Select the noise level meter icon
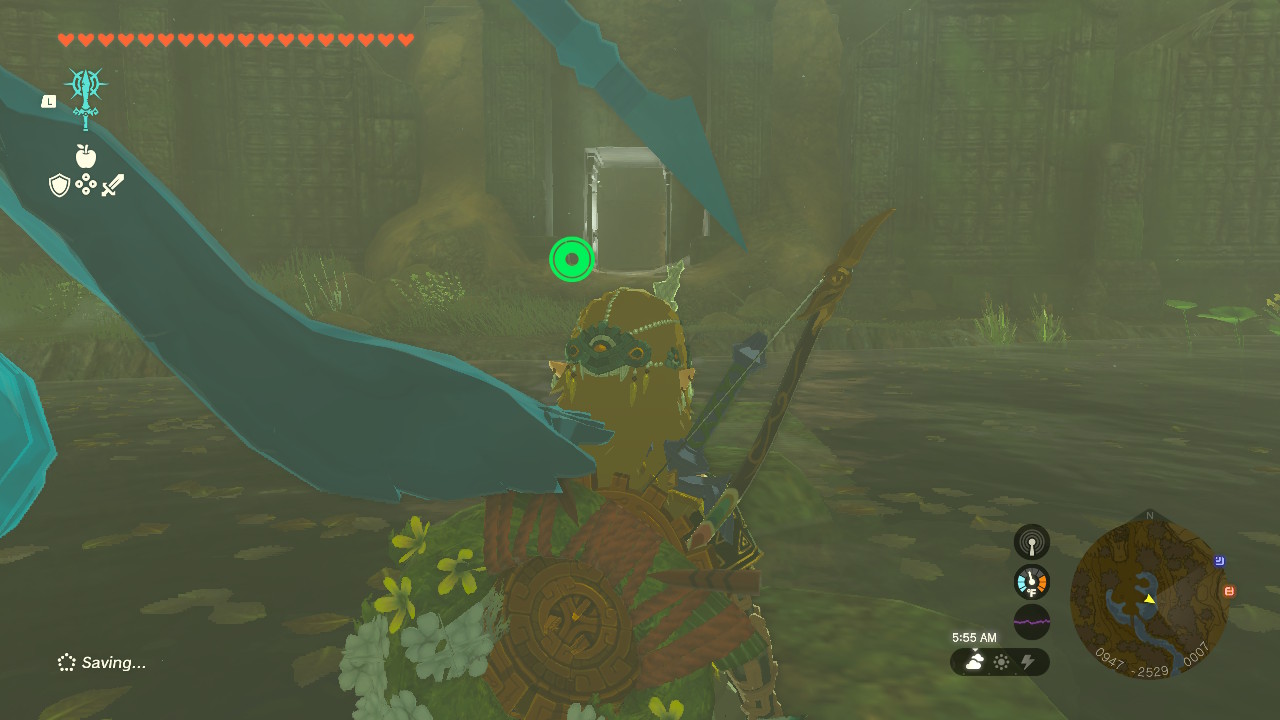 (x=1031, y=622)
